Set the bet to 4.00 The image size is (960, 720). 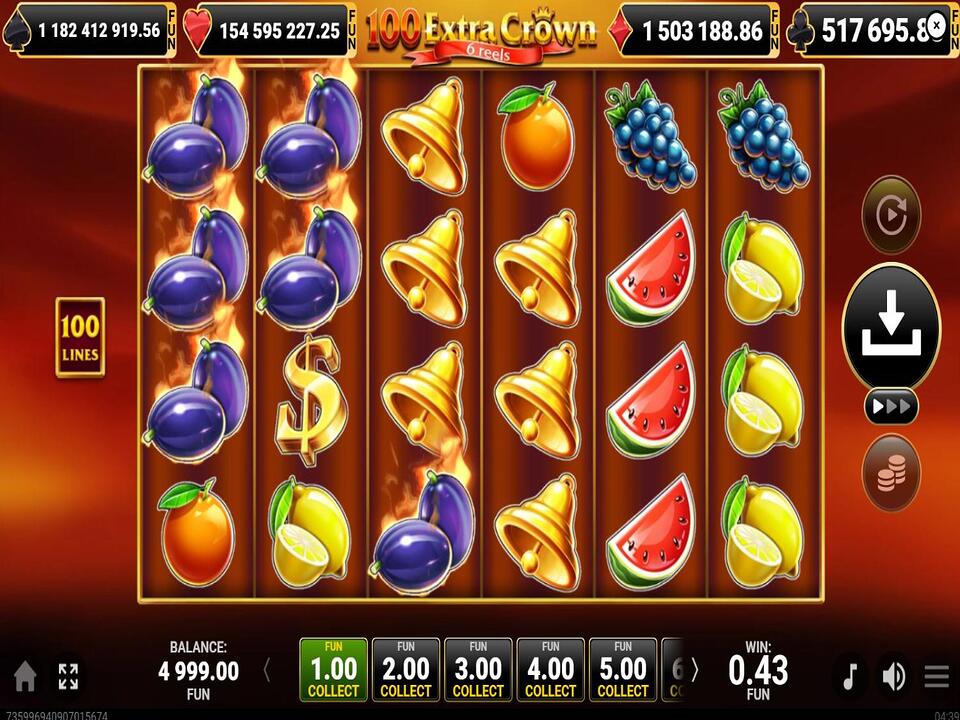(x=550, y=670)
